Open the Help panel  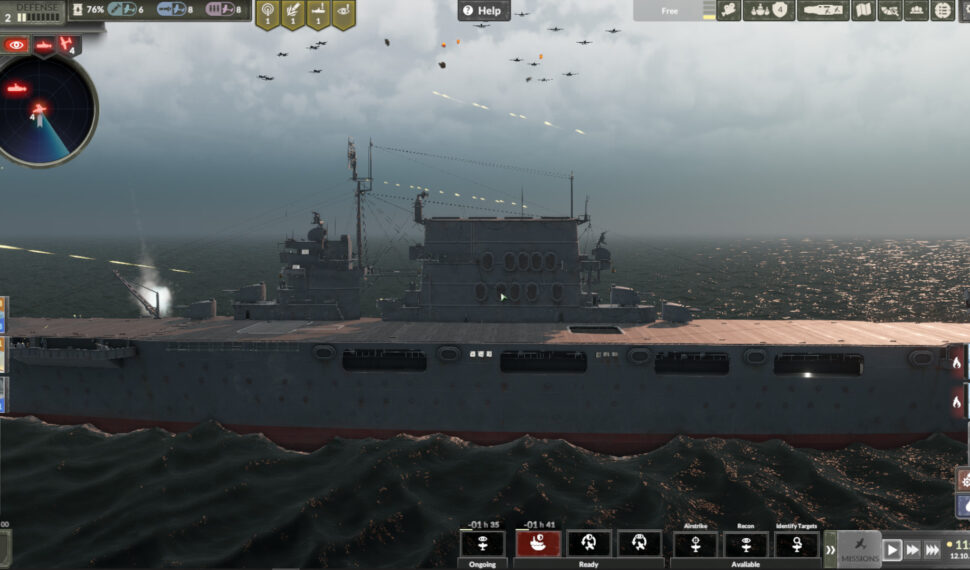tap(484, 11)
